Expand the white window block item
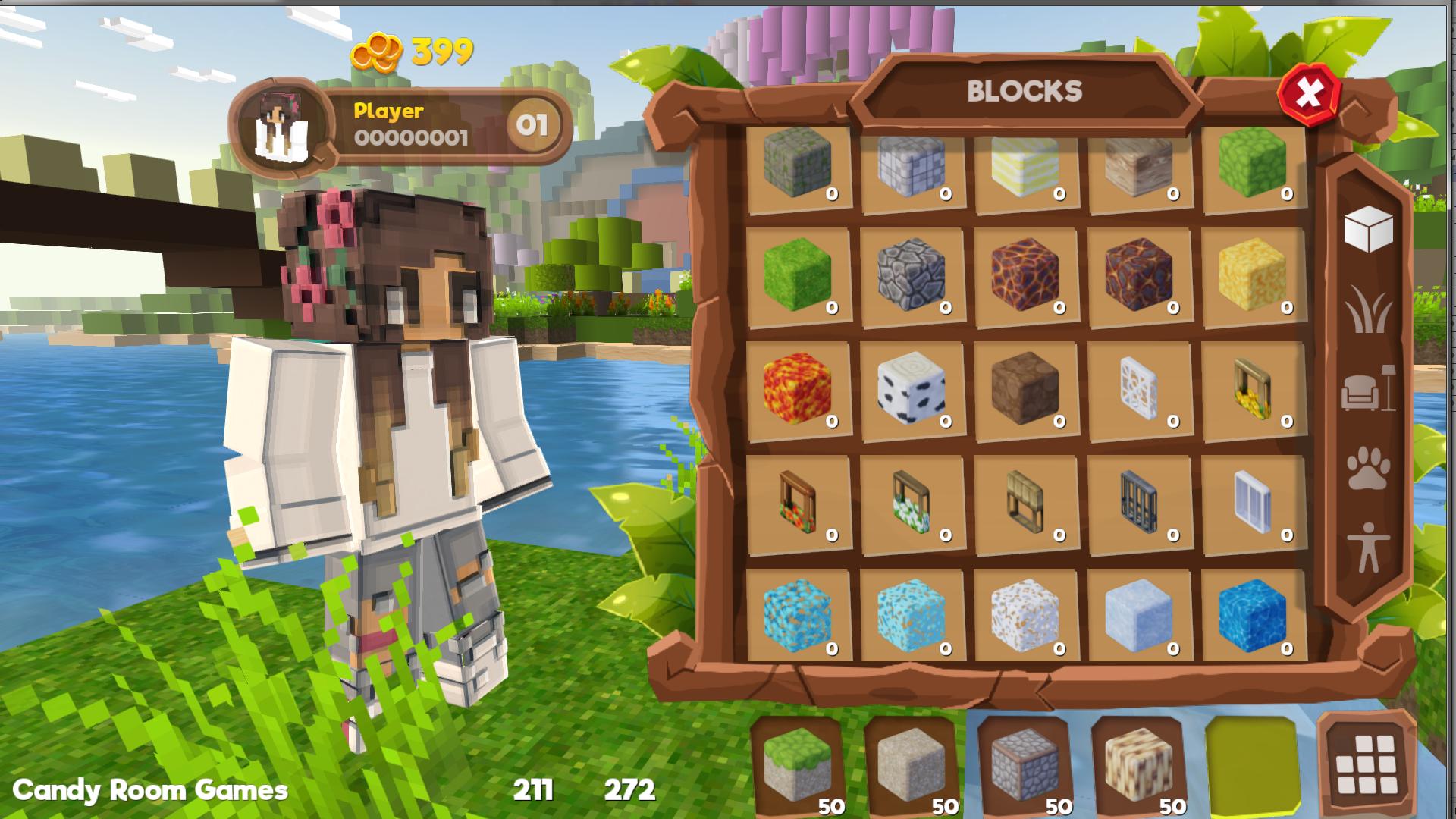 point(1250,502)
